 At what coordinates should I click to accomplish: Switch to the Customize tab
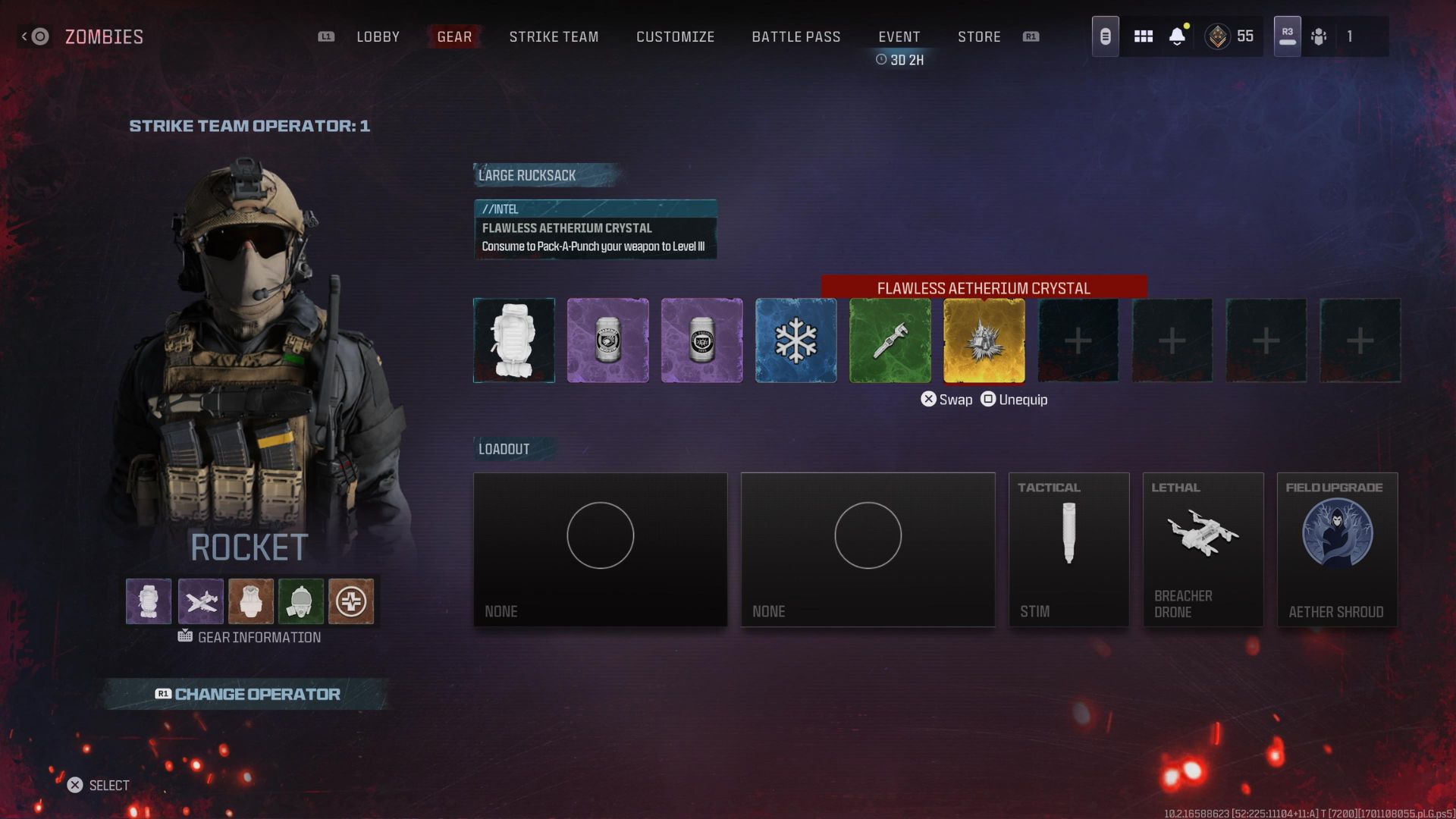click(675, 36)
